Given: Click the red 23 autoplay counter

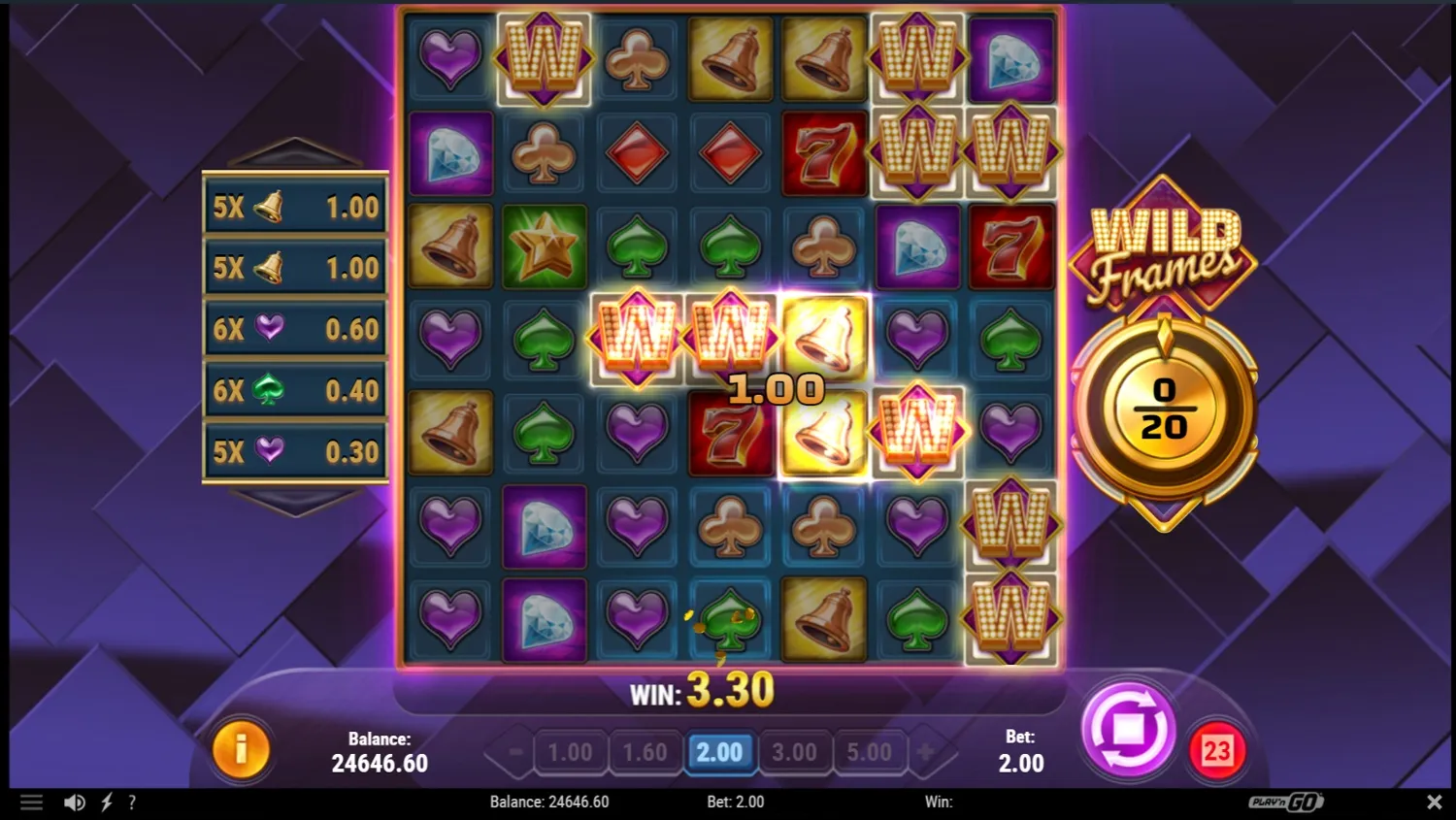Looking at the screenshot, I should point(1218,748).
